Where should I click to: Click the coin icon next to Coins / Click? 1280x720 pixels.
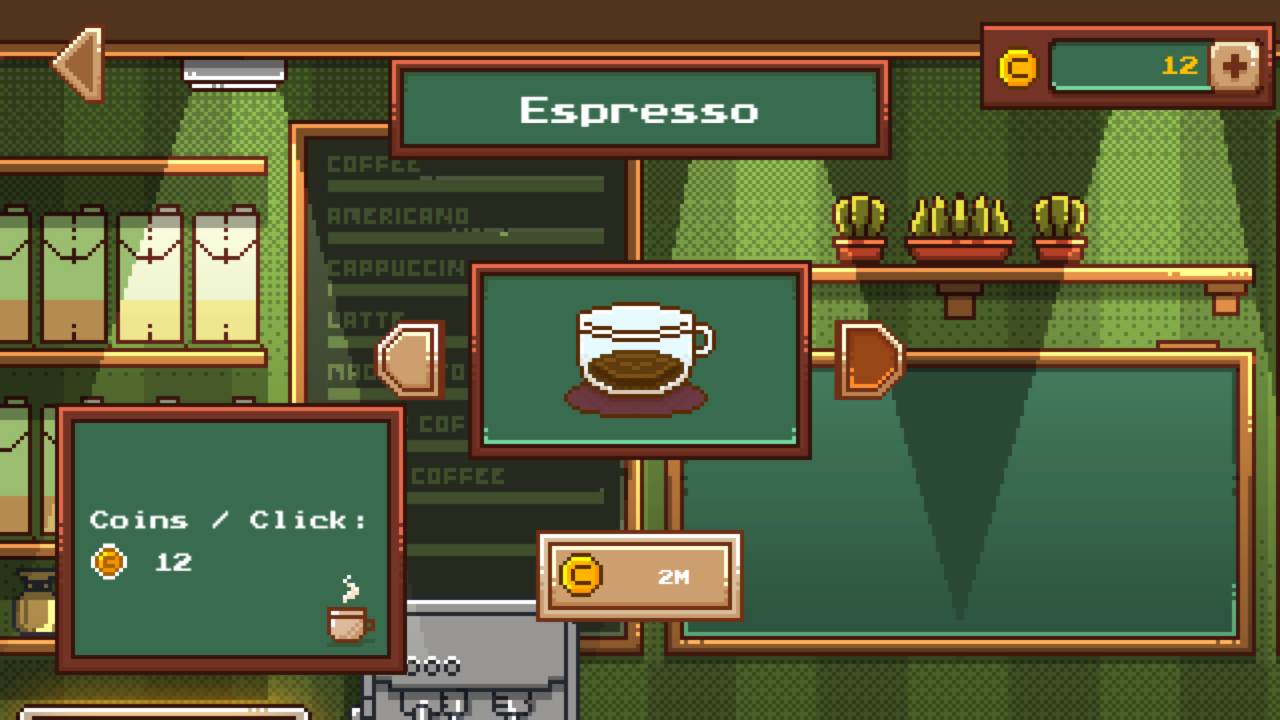[110, 561]
